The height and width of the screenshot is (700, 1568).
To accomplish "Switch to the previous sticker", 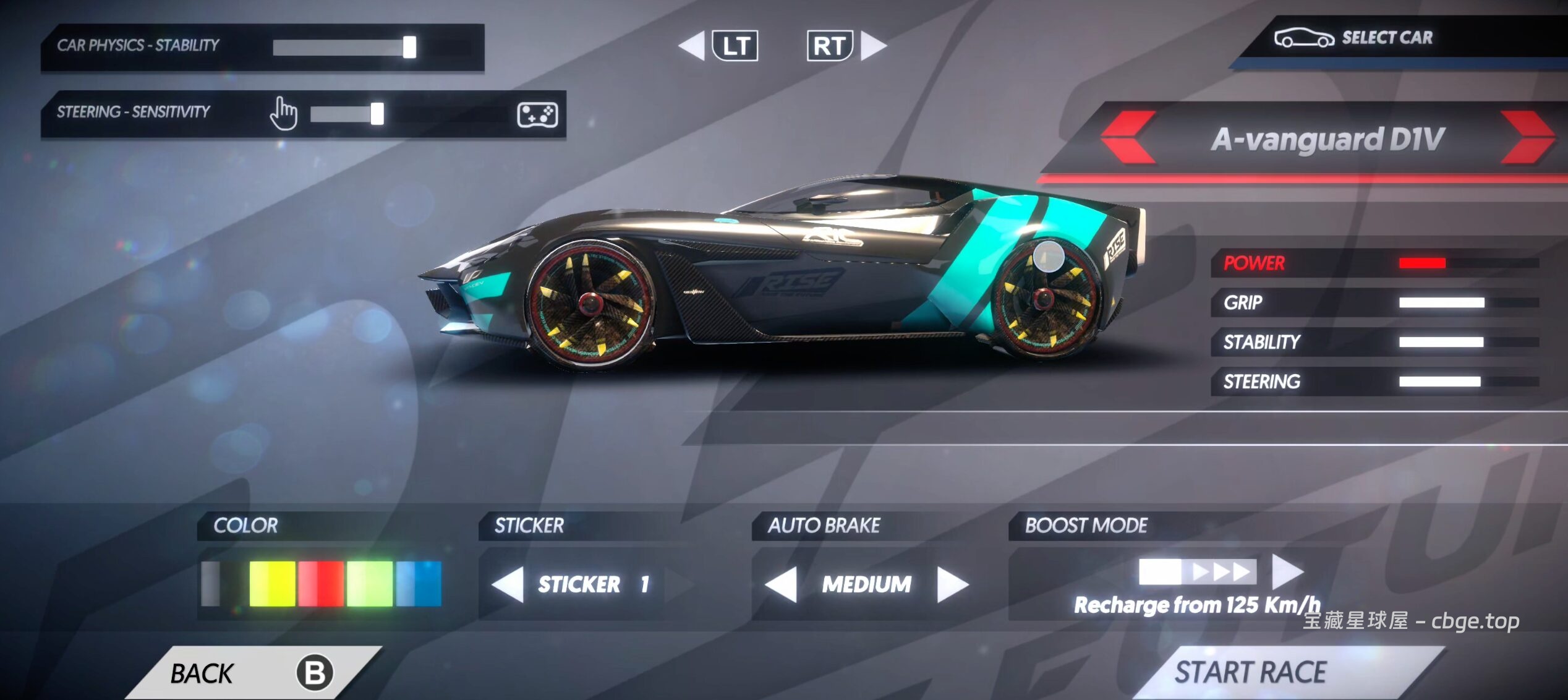I will pyautogui.click(x=509, y=584).
